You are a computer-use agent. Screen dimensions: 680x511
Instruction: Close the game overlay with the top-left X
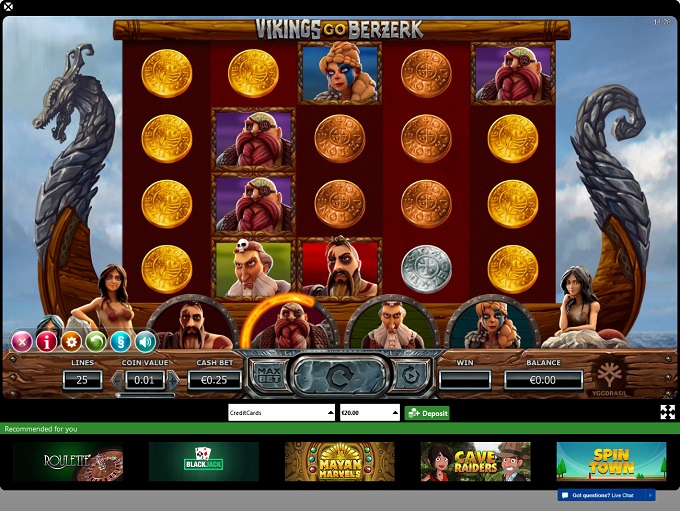tap(9, 8)
